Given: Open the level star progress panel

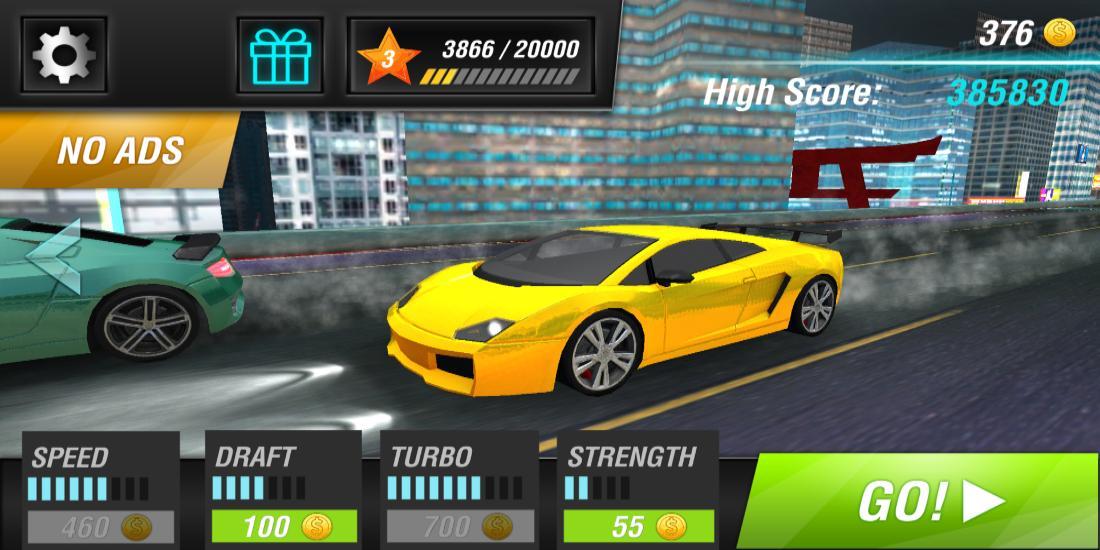Looking at the screenshot, I should 470,56.
